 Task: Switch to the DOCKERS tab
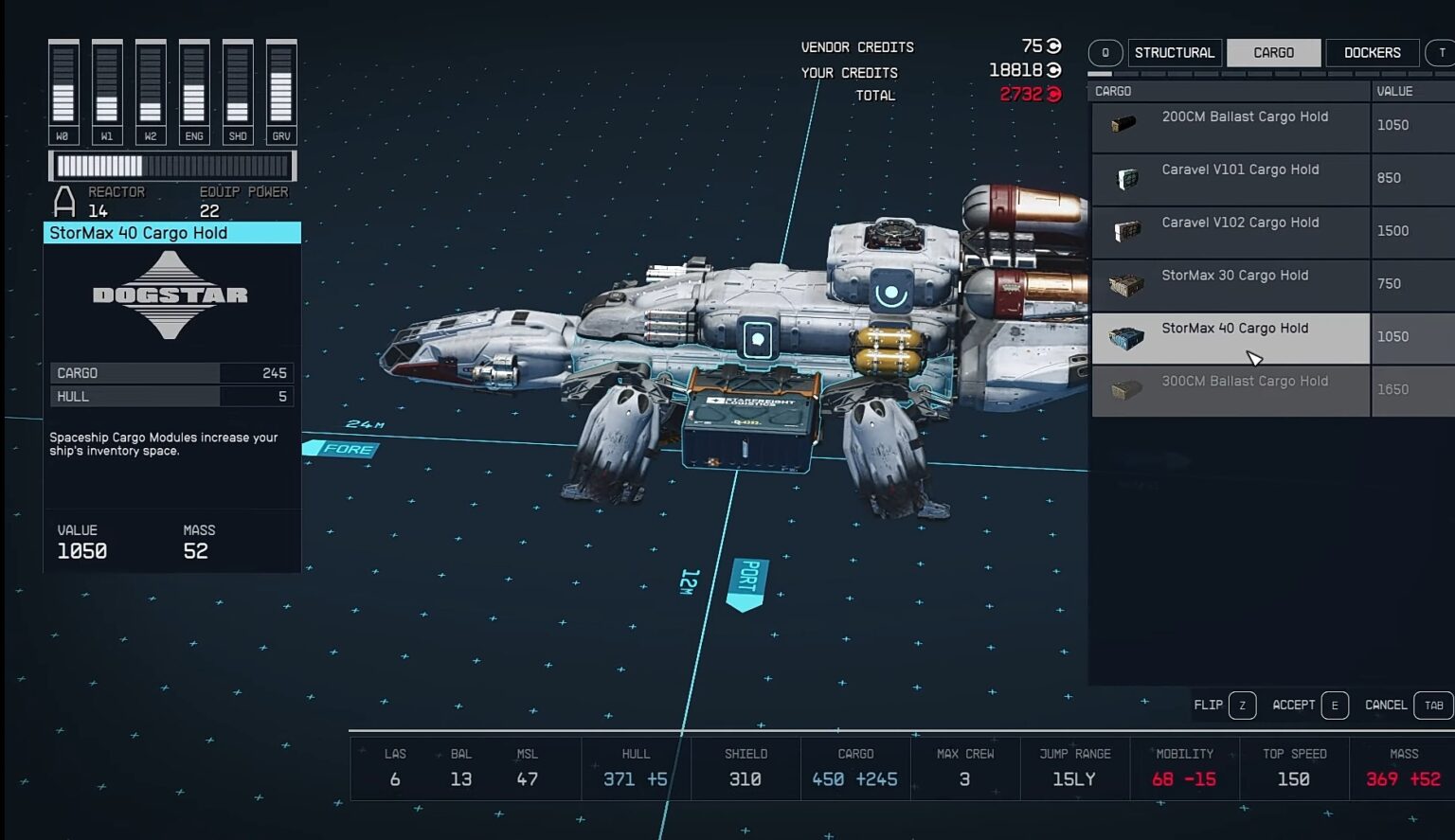point(1371,52)
